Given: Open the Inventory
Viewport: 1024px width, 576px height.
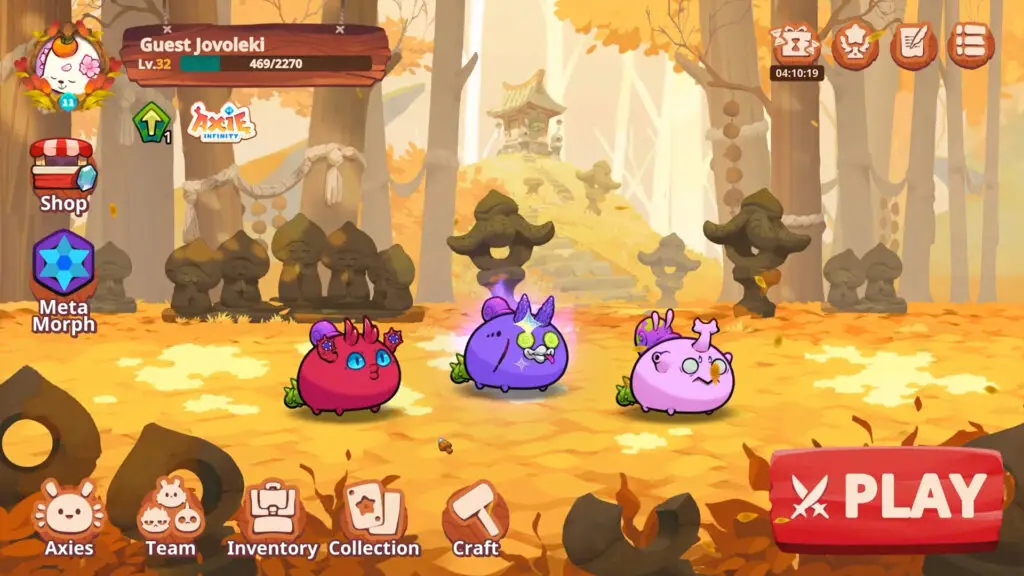Looking at the screenshot, I should 271,517.
